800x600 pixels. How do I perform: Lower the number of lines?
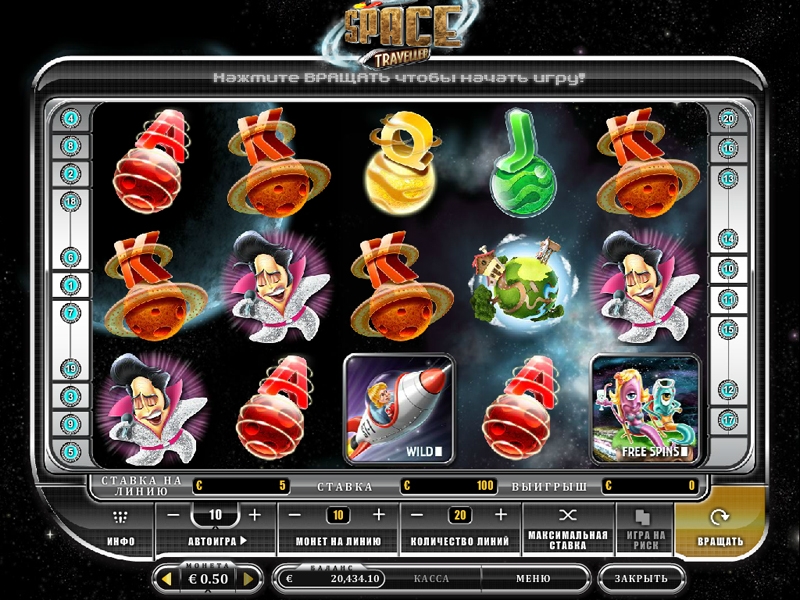[x=418, y=515]
